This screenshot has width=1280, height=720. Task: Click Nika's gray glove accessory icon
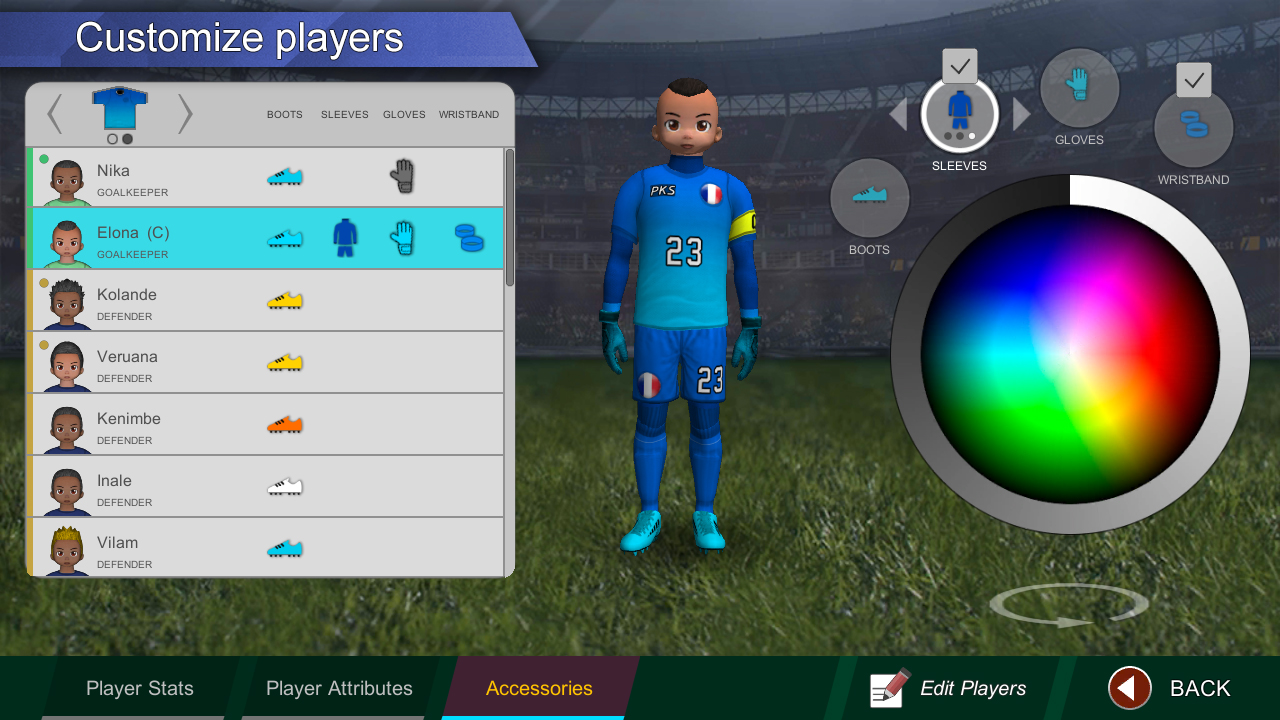tap(404, 176)
